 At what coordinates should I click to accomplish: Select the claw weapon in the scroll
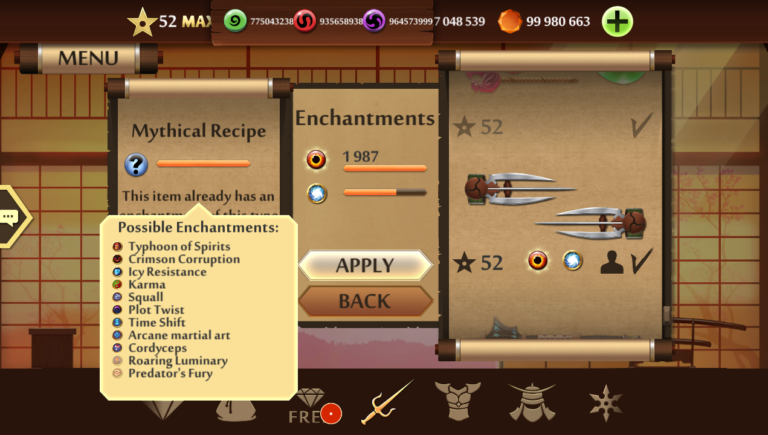556,203
